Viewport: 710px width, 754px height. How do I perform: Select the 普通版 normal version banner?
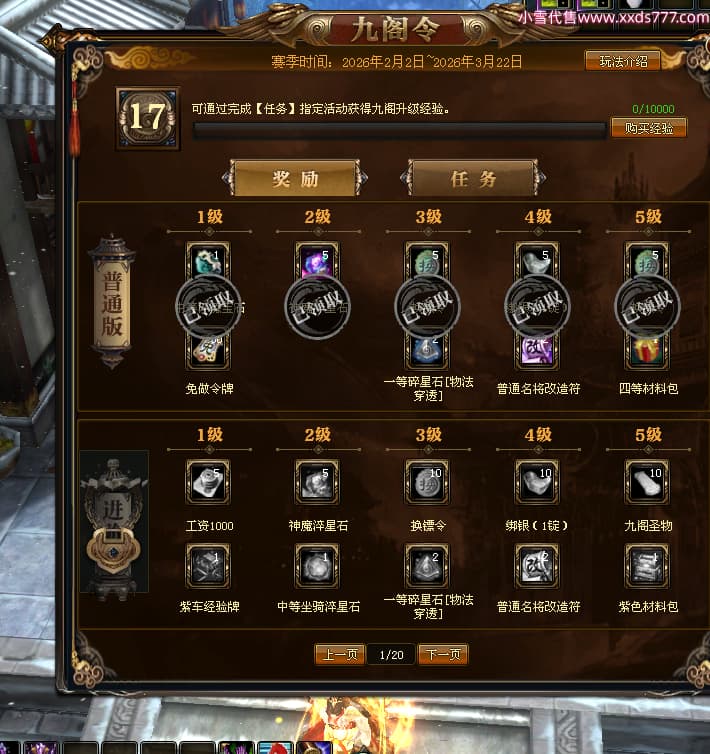click(112, 302)
